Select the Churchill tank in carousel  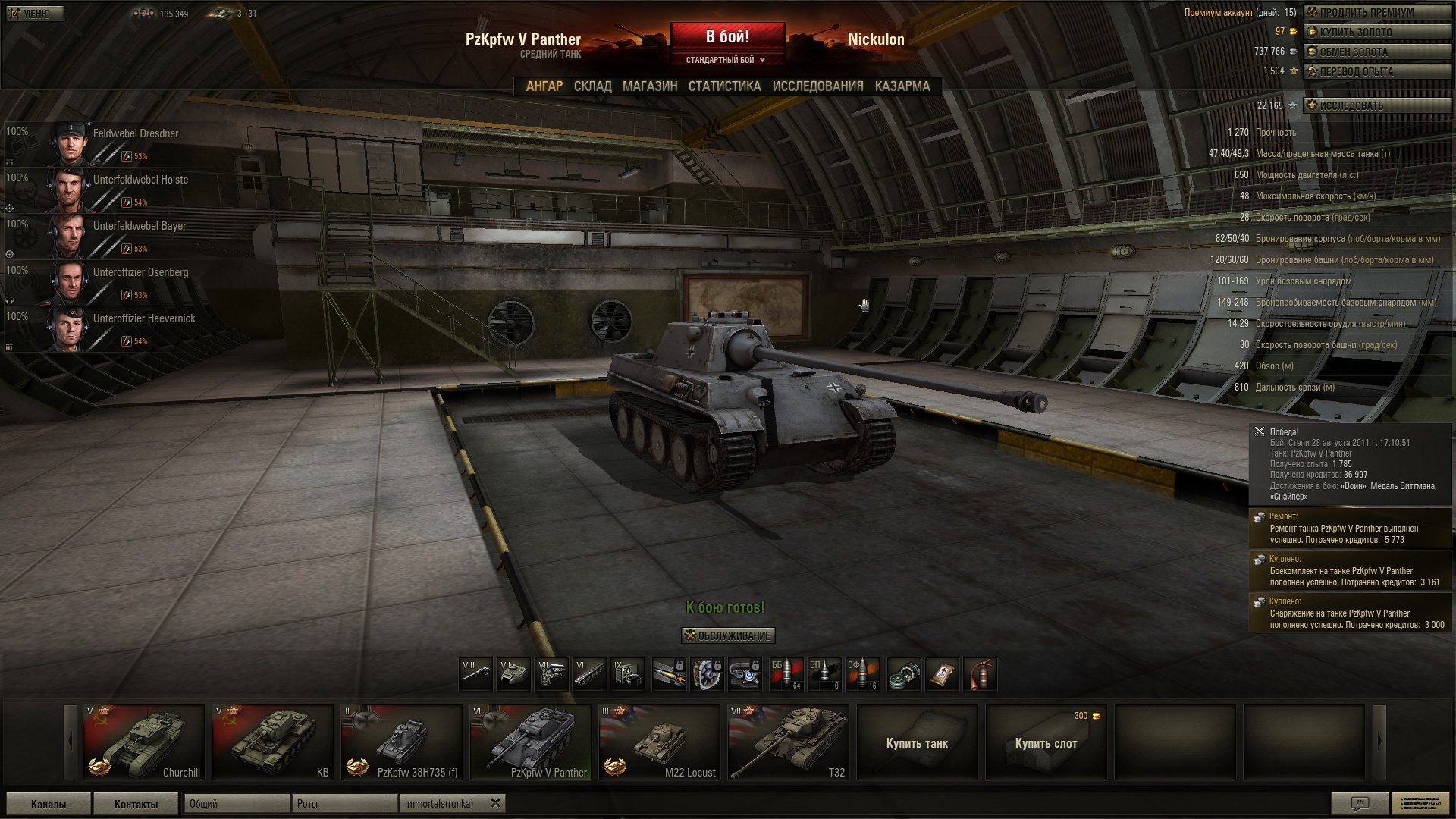(144, 742)
